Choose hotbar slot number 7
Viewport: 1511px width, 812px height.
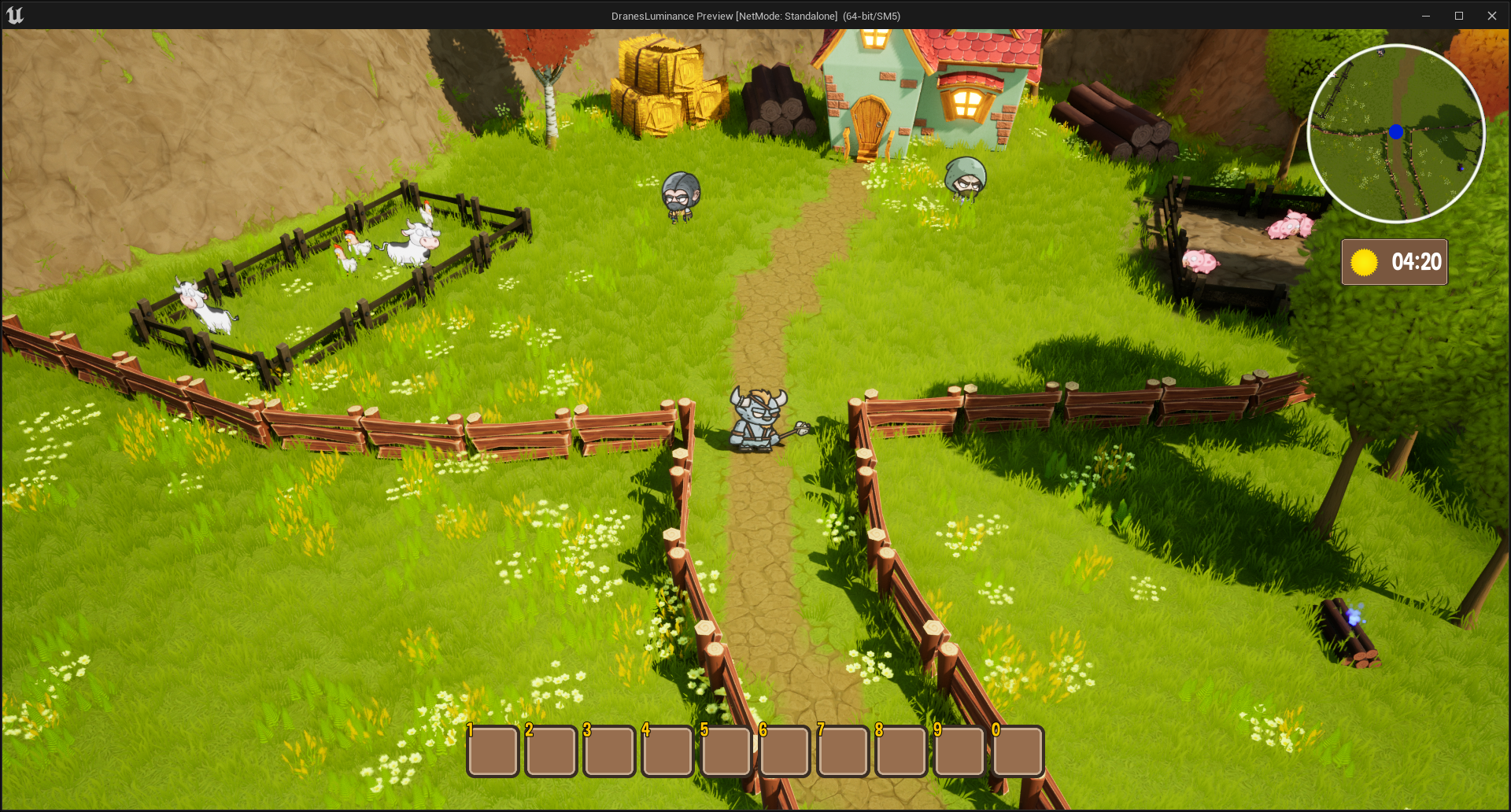click(x=843, y=751)
